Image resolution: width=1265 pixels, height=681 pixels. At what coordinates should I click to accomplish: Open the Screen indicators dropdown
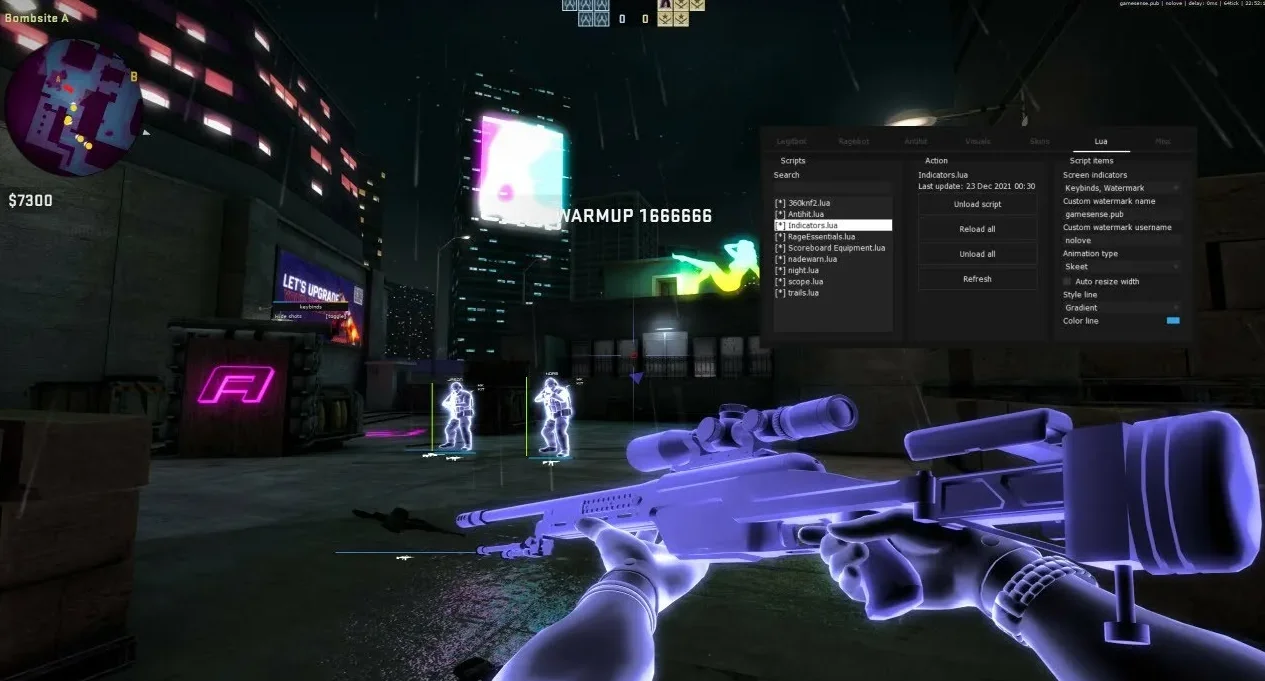1121,188
